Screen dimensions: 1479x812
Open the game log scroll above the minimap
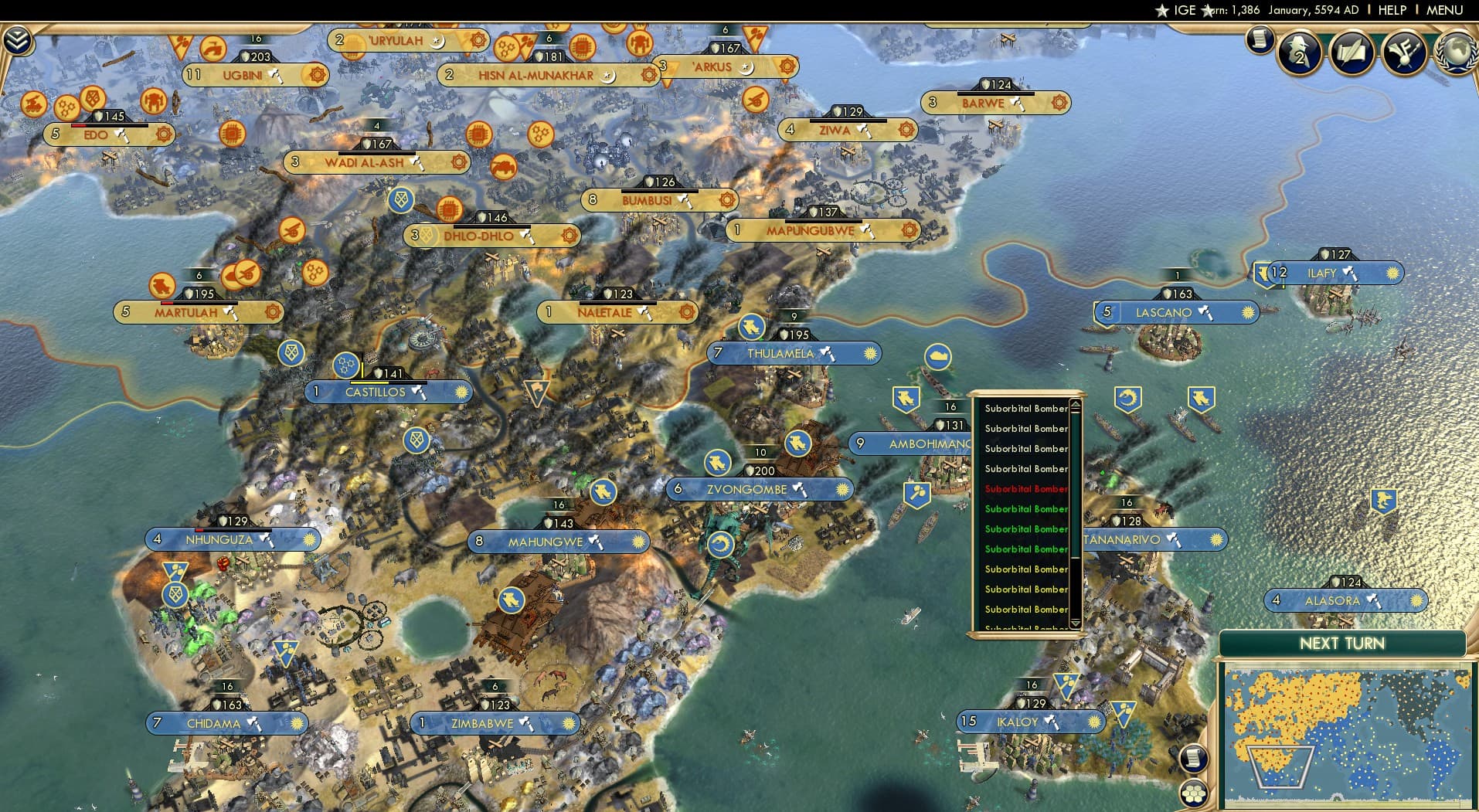pyautogui.click(x=1192, y=759)
